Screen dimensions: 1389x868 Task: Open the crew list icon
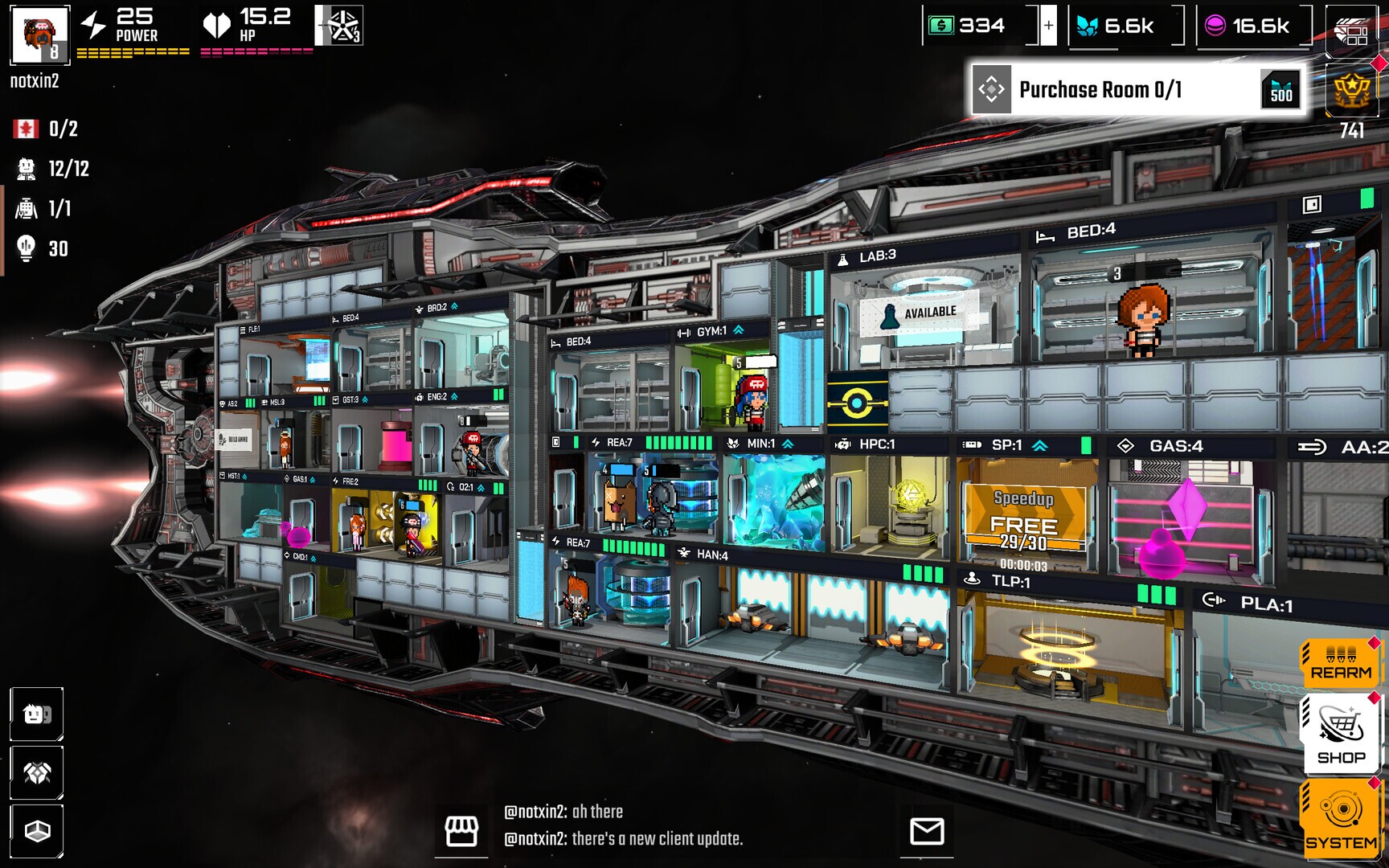pos(37,714)
